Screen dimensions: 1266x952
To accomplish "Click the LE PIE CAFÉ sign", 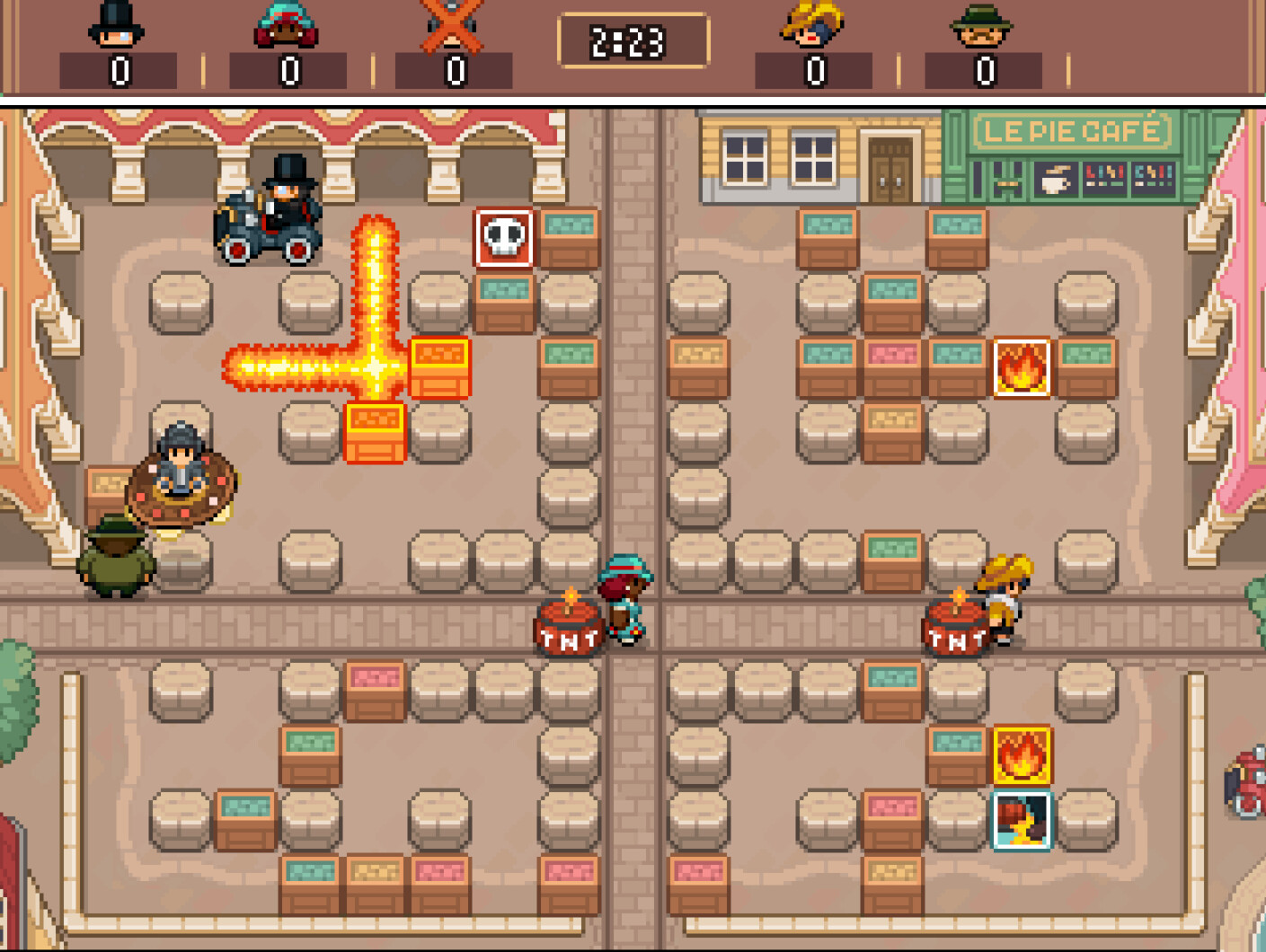I will (x=1075, y=130).
